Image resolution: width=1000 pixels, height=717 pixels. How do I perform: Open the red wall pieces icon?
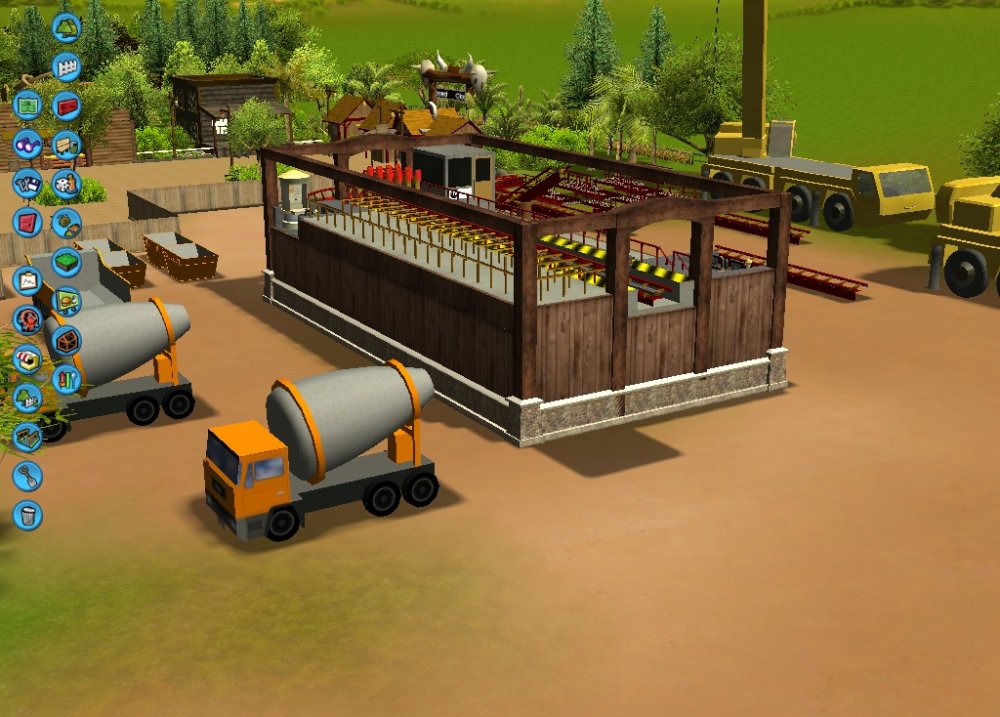67,105
